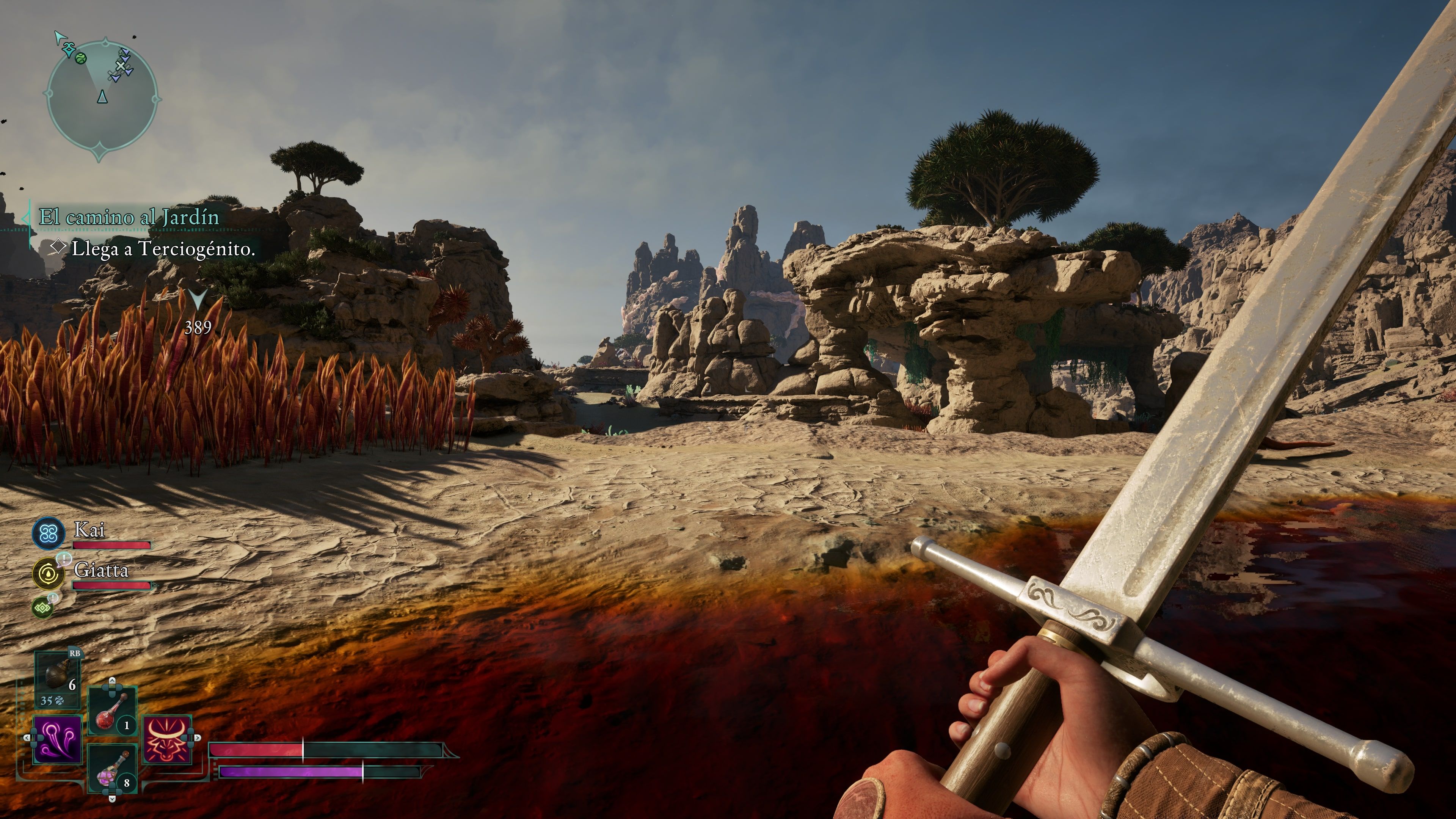Drink the pink essence potion
The image size is (1456, 819).
coord(113,769)
